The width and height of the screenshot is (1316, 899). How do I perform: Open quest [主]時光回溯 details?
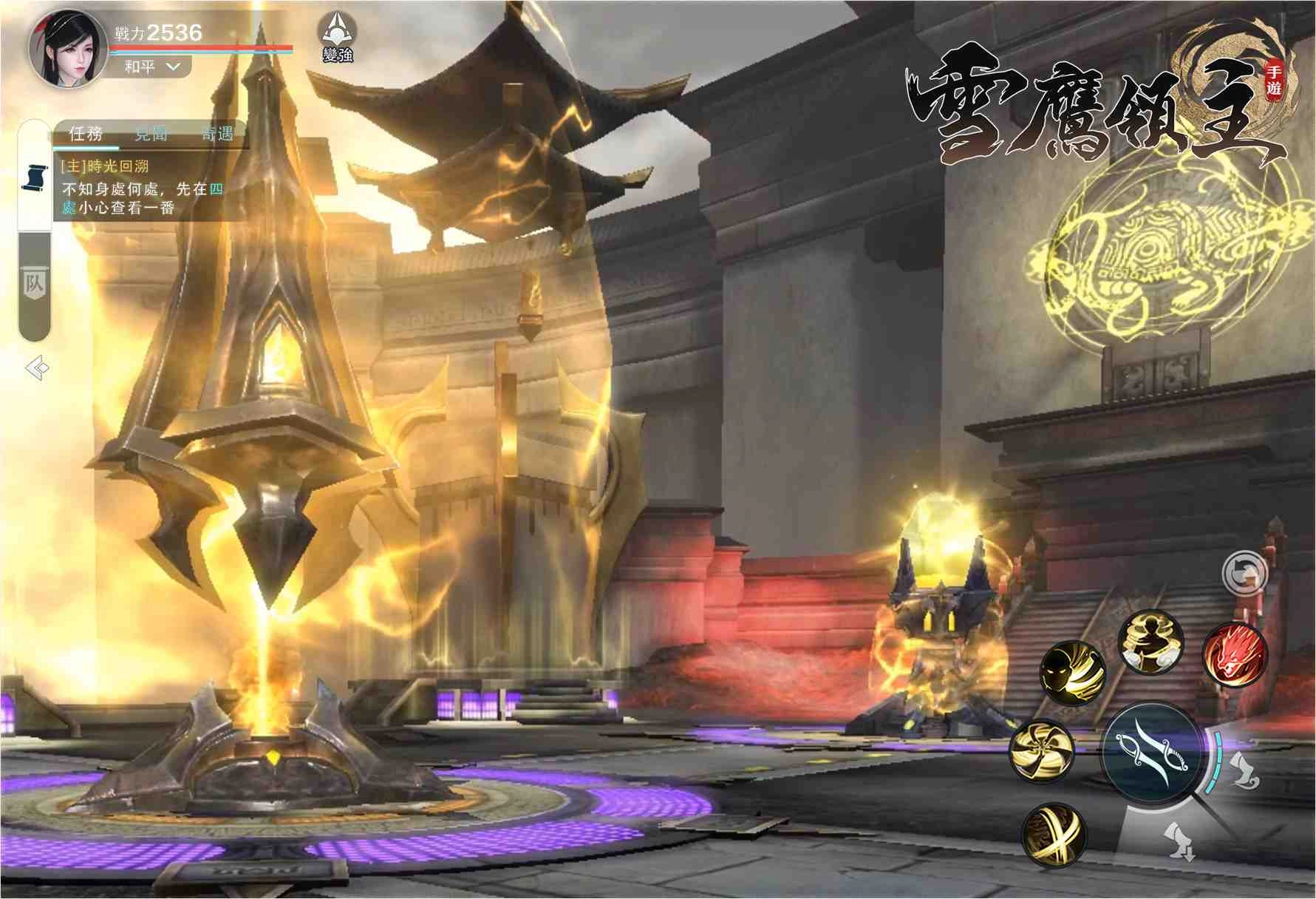tap(106, 168)
